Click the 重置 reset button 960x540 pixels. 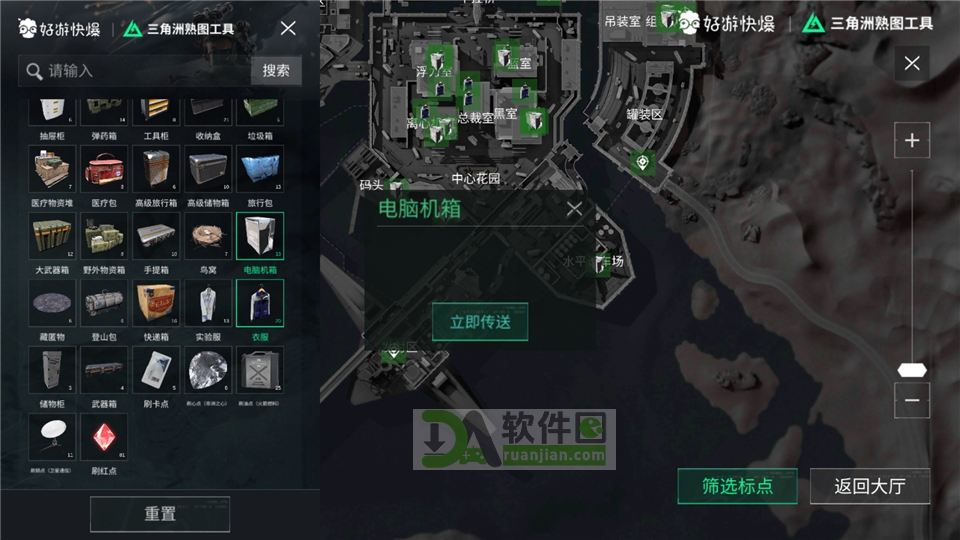tap(160, 514)
